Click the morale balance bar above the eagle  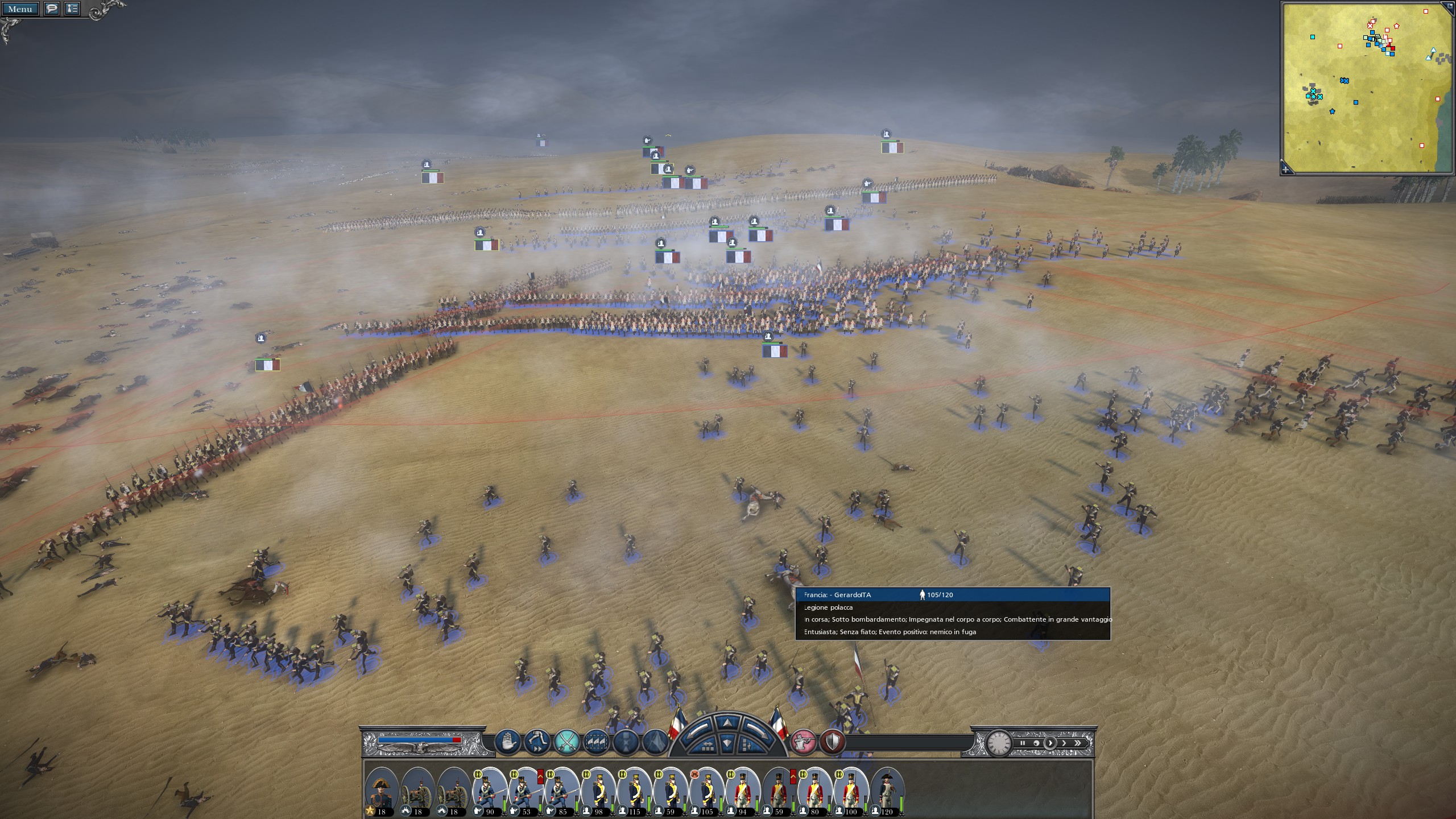[x=419, y=740]
